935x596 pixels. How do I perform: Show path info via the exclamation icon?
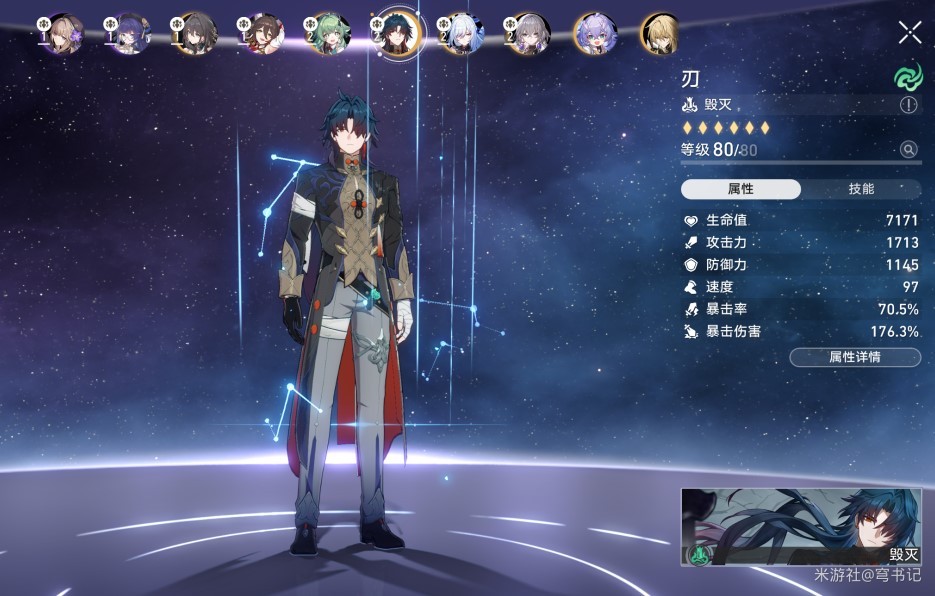(909, 105)
